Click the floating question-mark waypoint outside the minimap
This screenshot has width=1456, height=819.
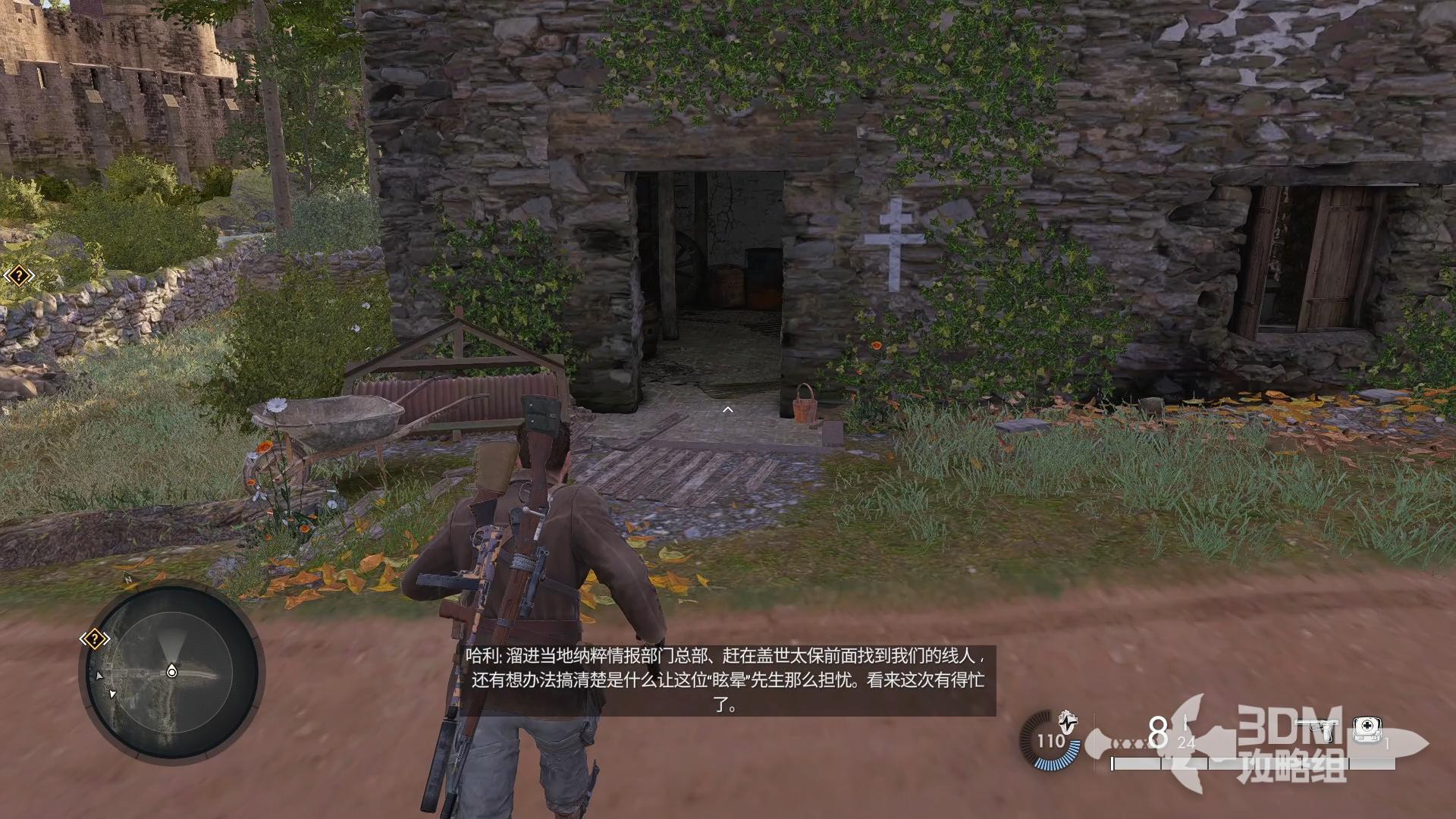click(17, 276)
